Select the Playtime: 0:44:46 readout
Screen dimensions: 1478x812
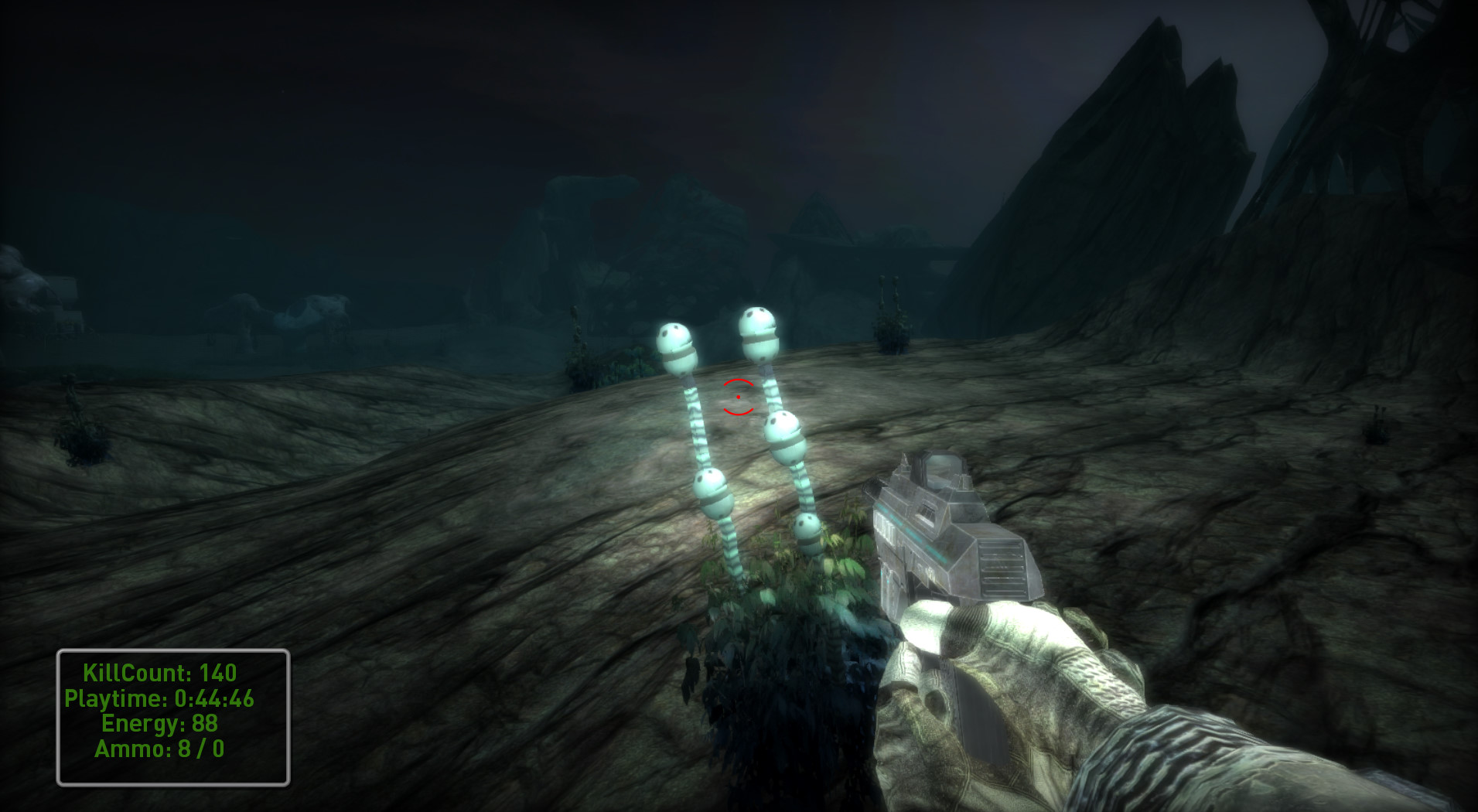[160, 698]
